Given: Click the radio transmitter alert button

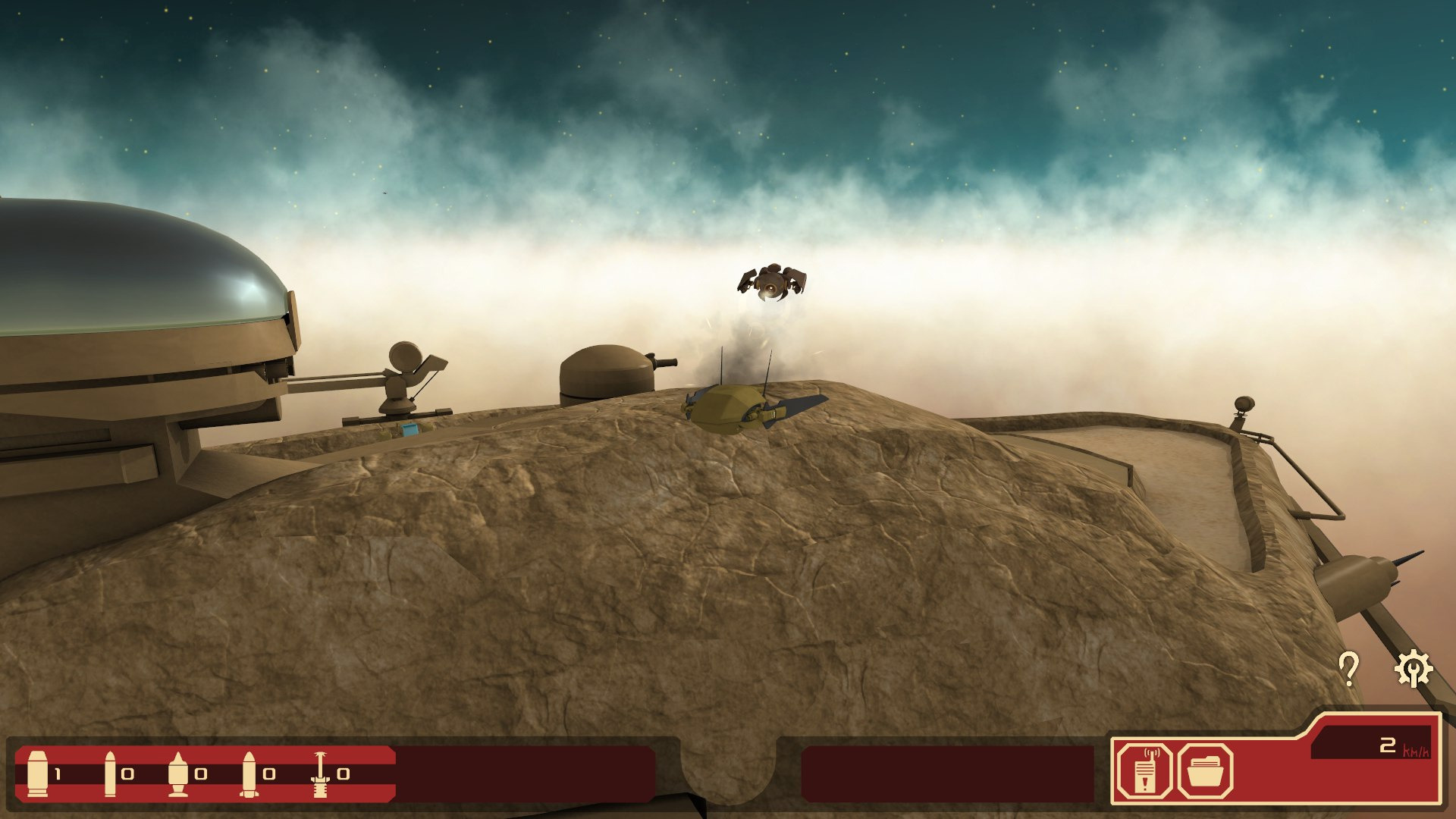Looking at the screenshot, I should [1145, 772].
